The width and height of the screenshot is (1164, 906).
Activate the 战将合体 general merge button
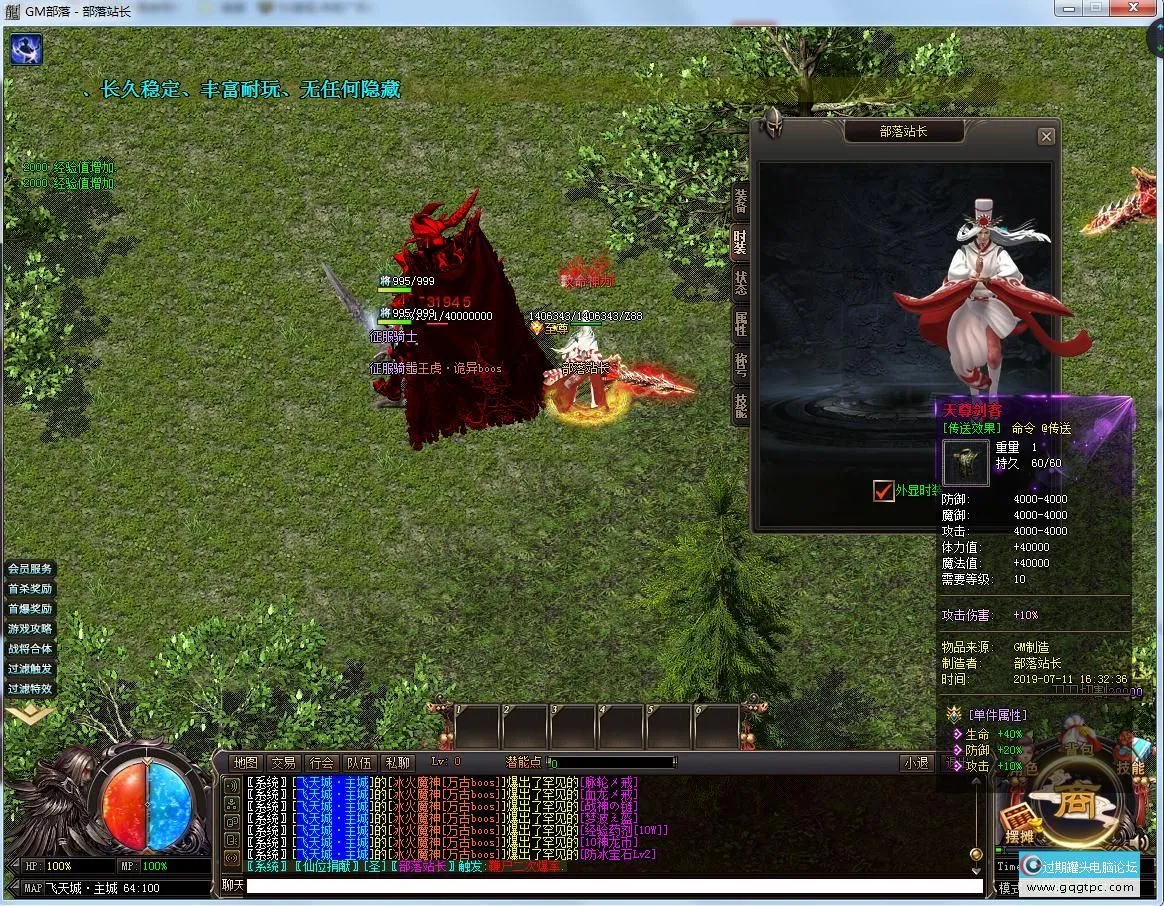(30, 649)
